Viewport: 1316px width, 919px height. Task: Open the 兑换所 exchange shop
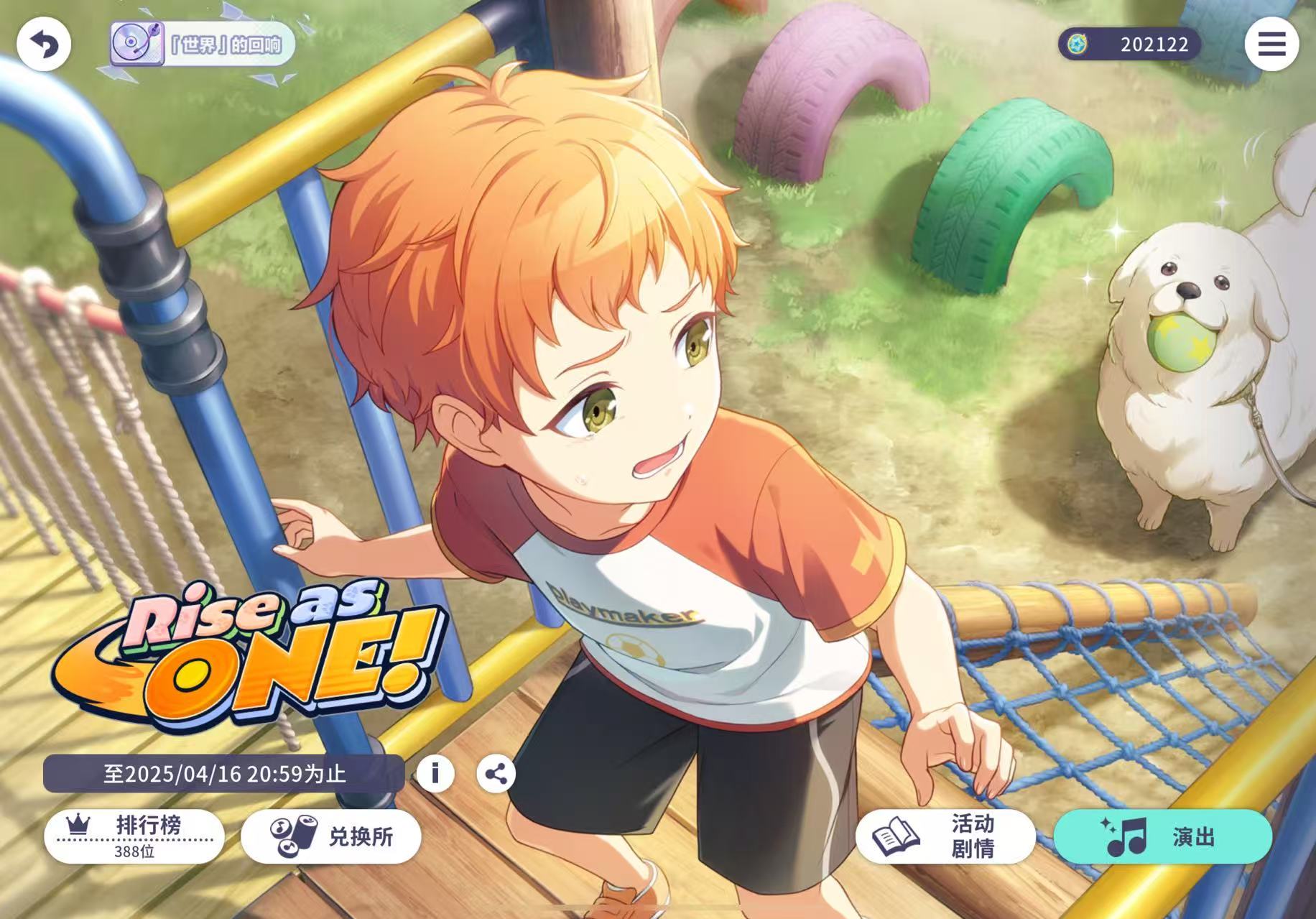click(x=331, y=836)
